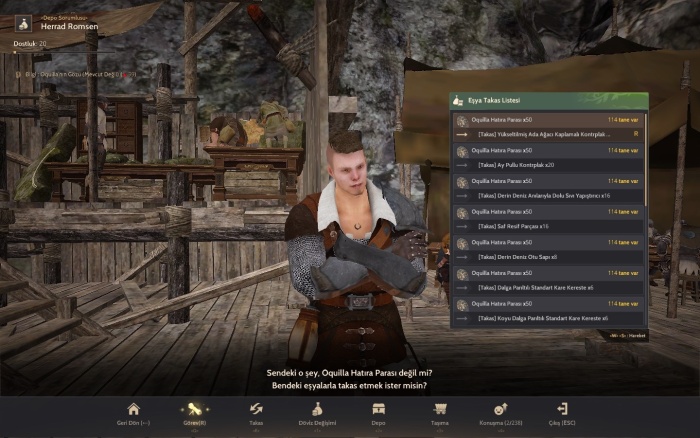
Task: Click the Eşya Takas Listesi scrollbar
Action: click(645, 160)
